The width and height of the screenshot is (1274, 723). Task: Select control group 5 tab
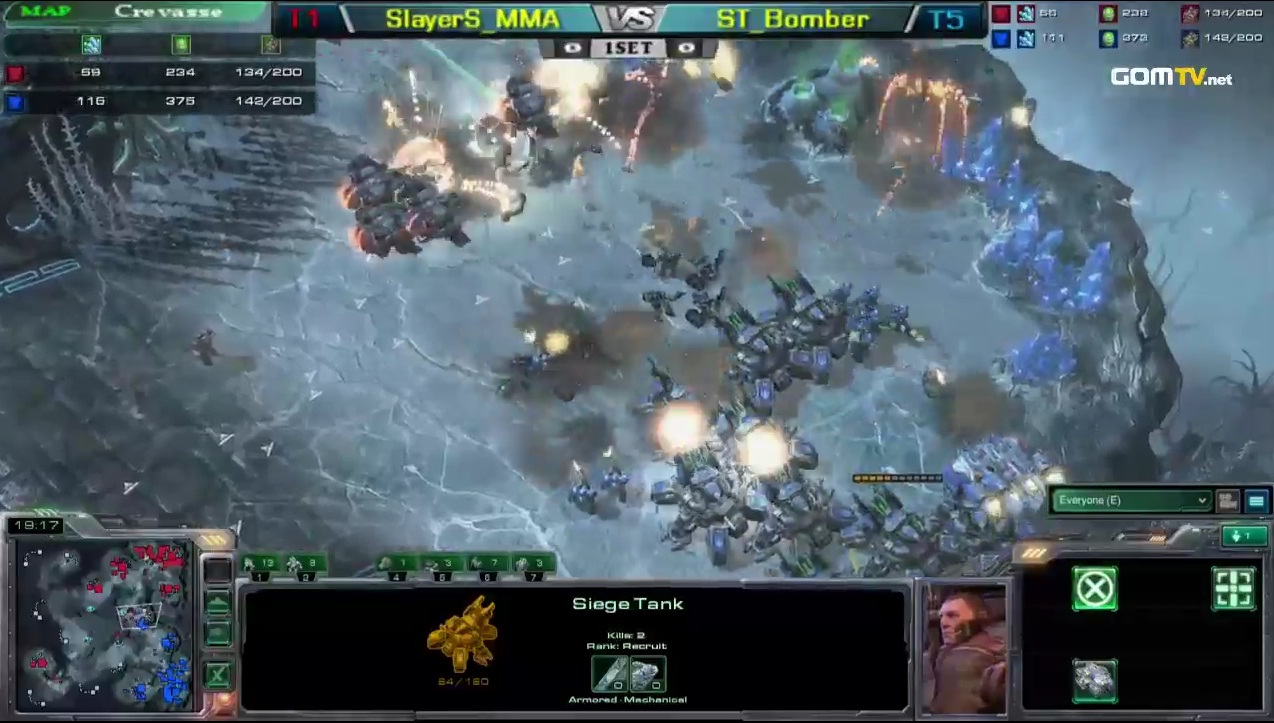(441, 566)
